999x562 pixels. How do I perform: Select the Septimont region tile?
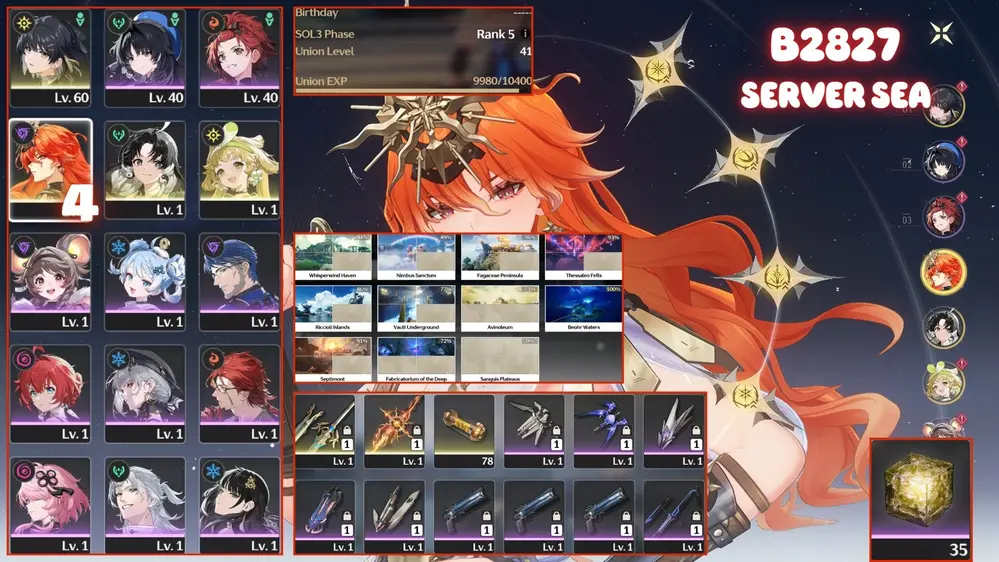tap(333, 359)
